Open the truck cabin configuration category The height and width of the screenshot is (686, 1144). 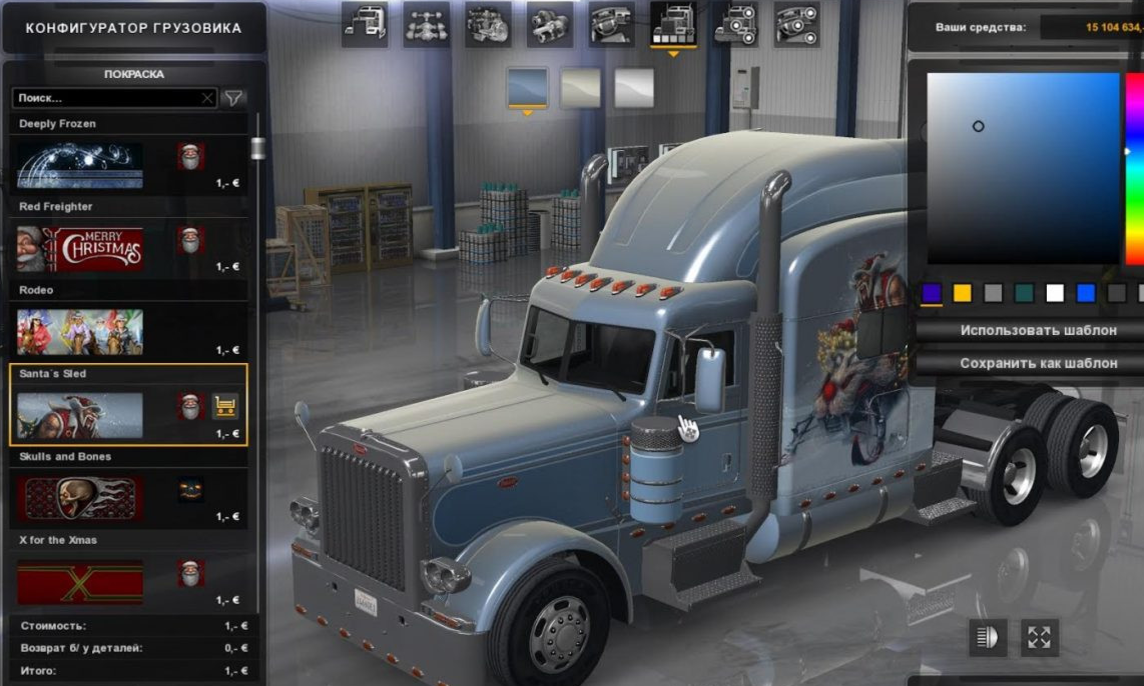point(364,24)
